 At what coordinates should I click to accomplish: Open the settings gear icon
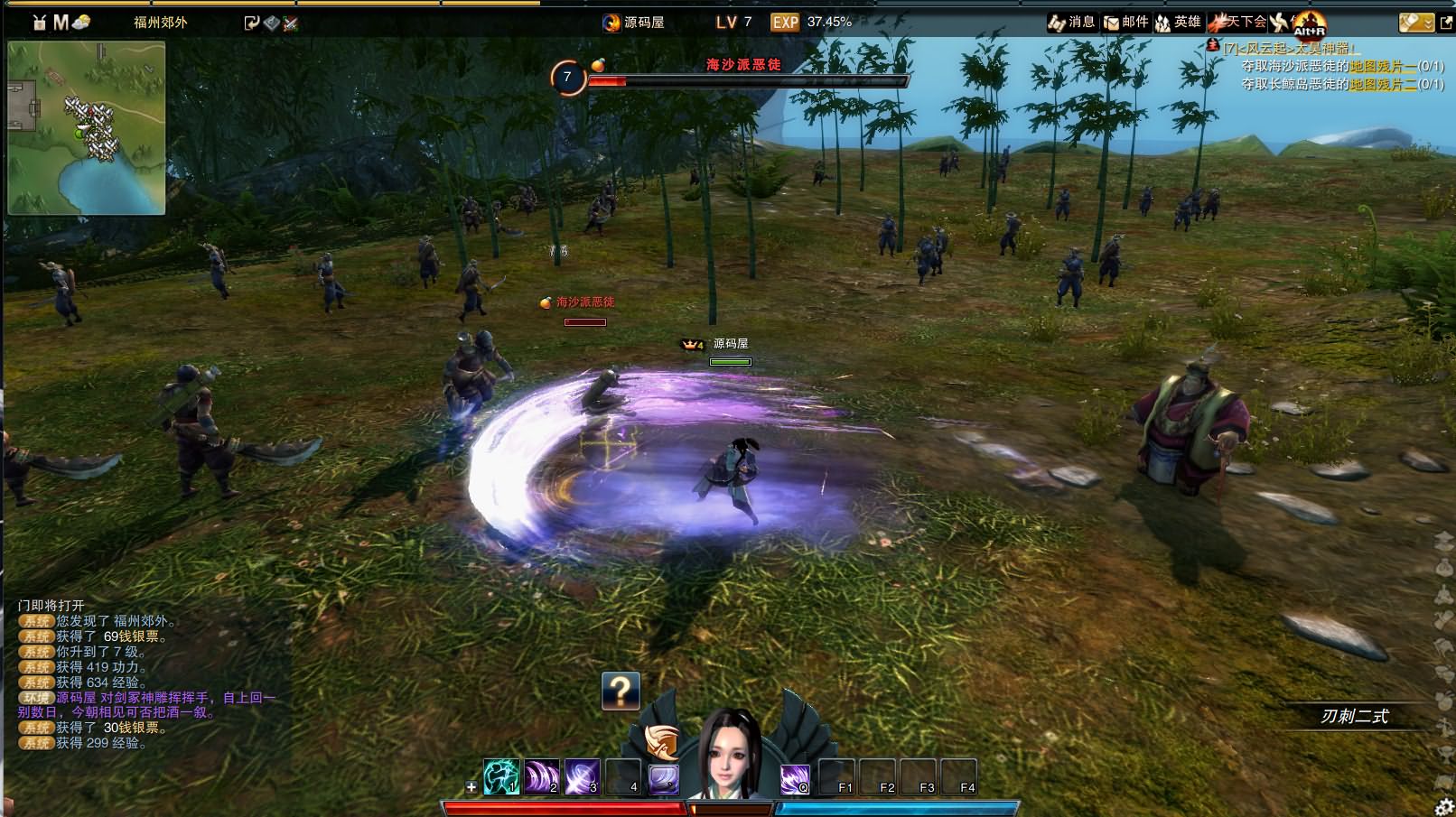pyautogui.click(x=1444, y=806)
